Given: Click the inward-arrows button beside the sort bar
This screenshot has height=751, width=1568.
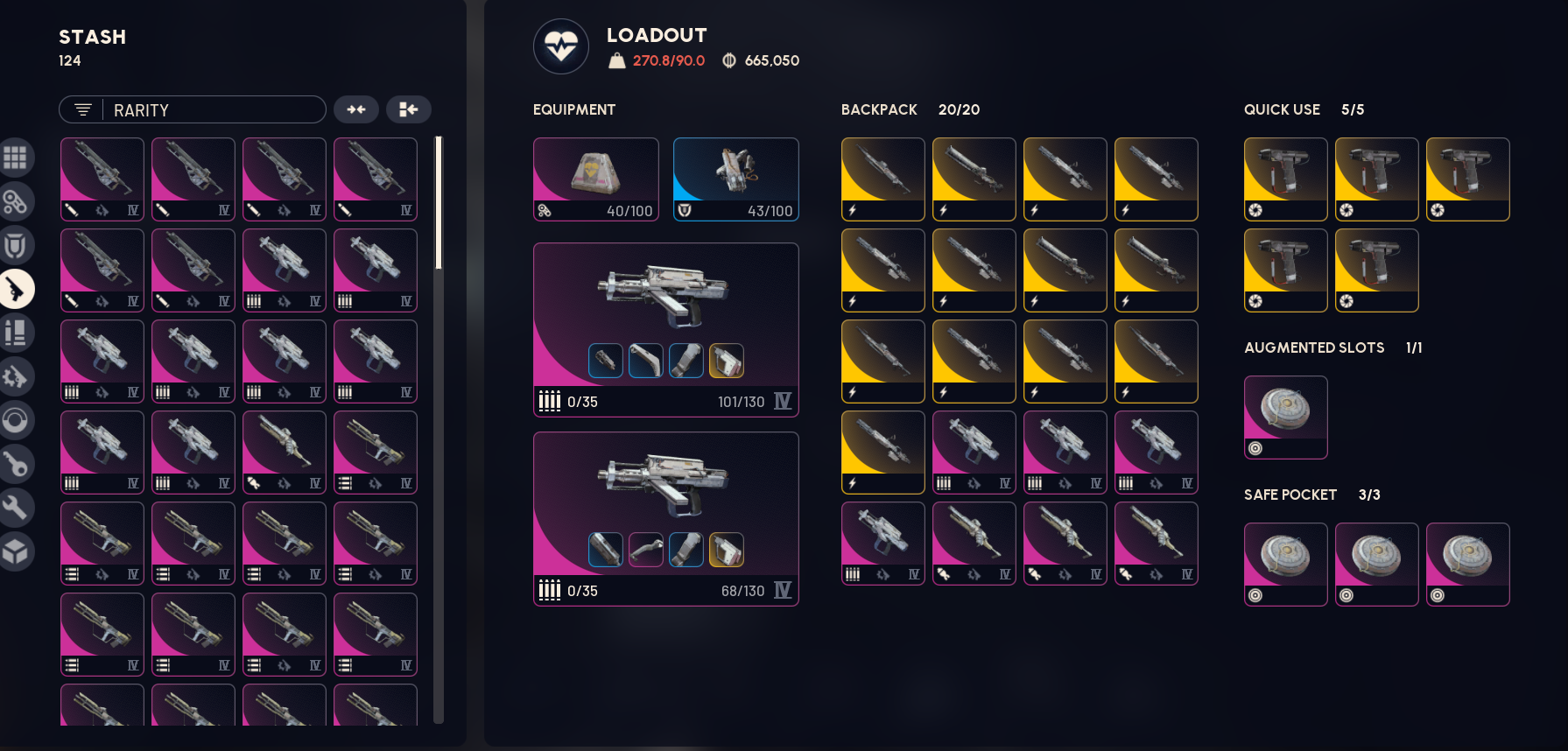Looking at the screenshot, I should coord(356,109).
